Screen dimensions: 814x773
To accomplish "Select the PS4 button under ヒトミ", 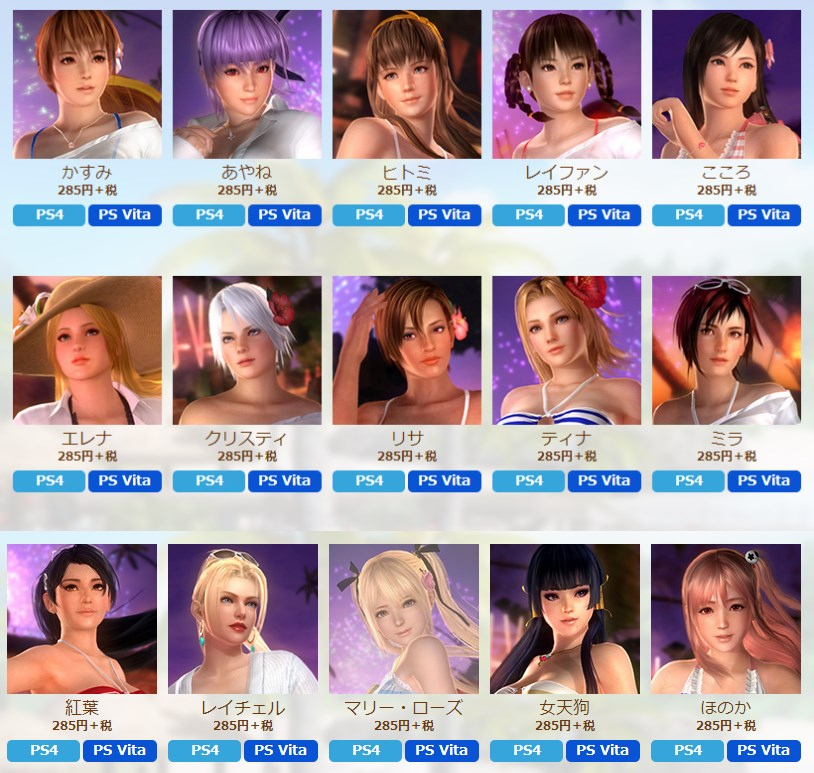I will pyautogui.click(x=368, y=215).
